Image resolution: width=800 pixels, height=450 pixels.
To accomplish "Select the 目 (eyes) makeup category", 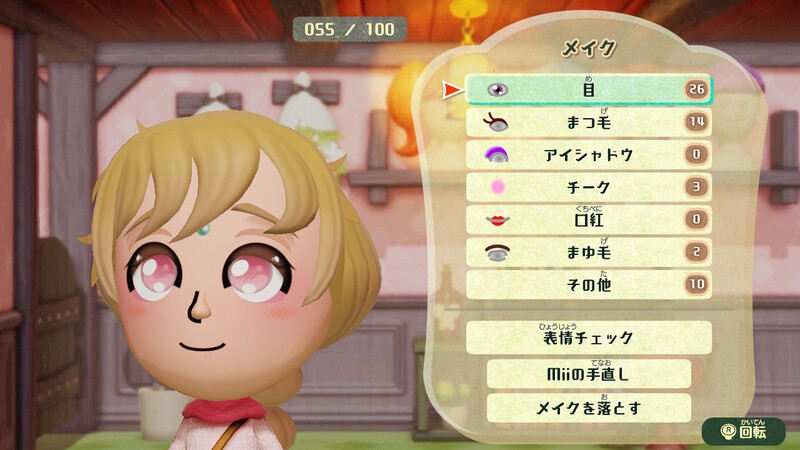I will click(589, 90).
